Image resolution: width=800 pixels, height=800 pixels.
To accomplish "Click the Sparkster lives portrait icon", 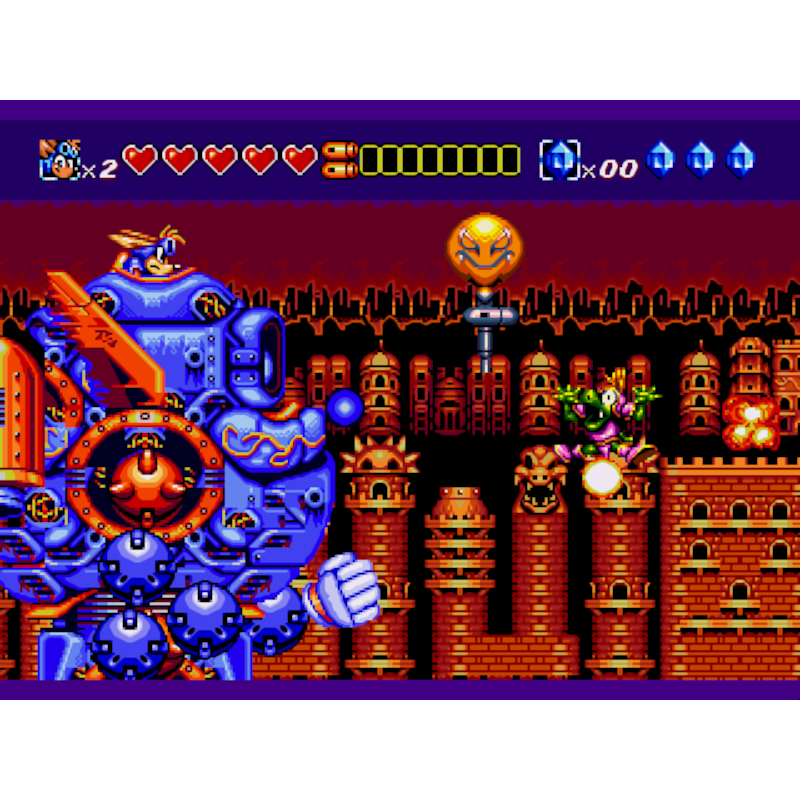I will pos(58,159).
